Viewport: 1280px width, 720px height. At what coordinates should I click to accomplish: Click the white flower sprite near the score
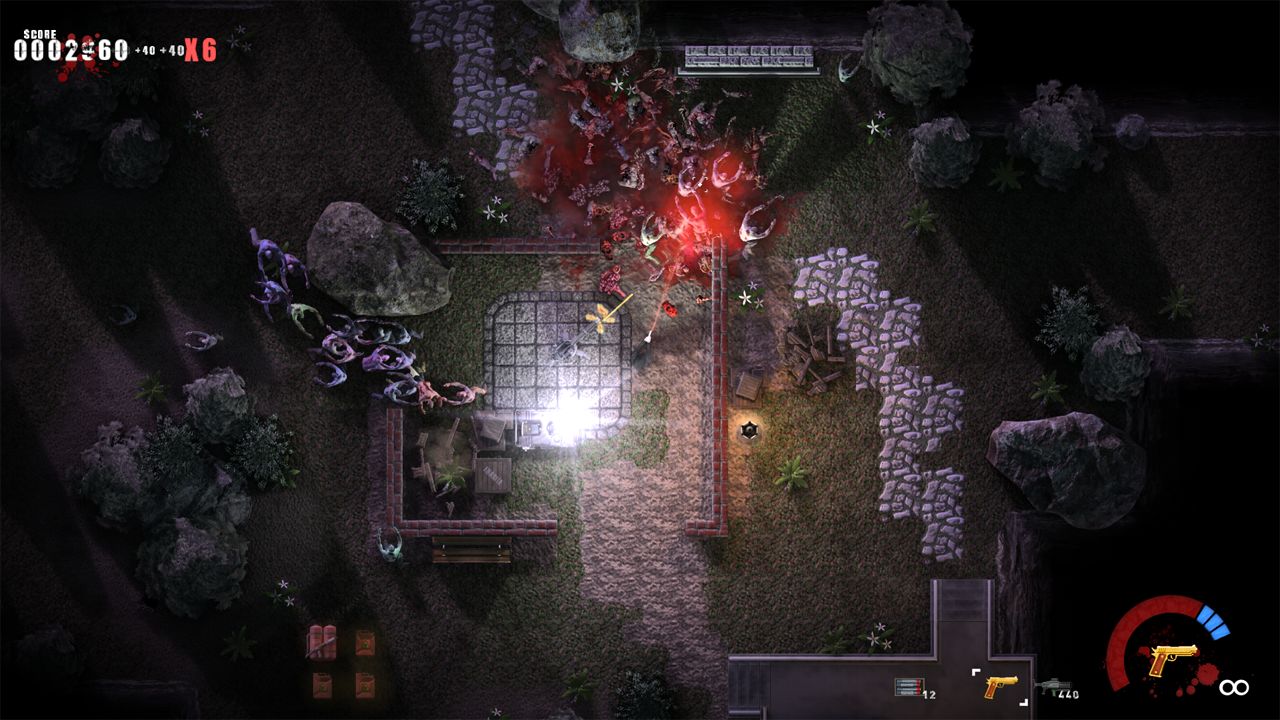point(232,42)
